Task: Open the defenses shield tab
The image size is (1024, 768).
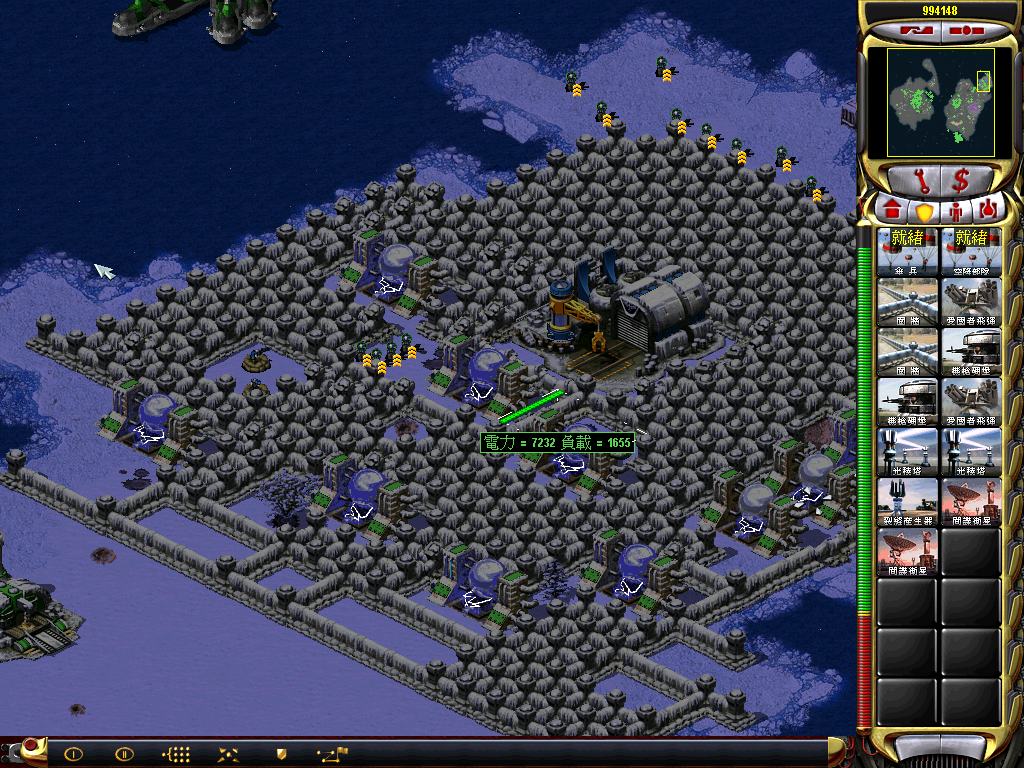Action: coord(924,212)
